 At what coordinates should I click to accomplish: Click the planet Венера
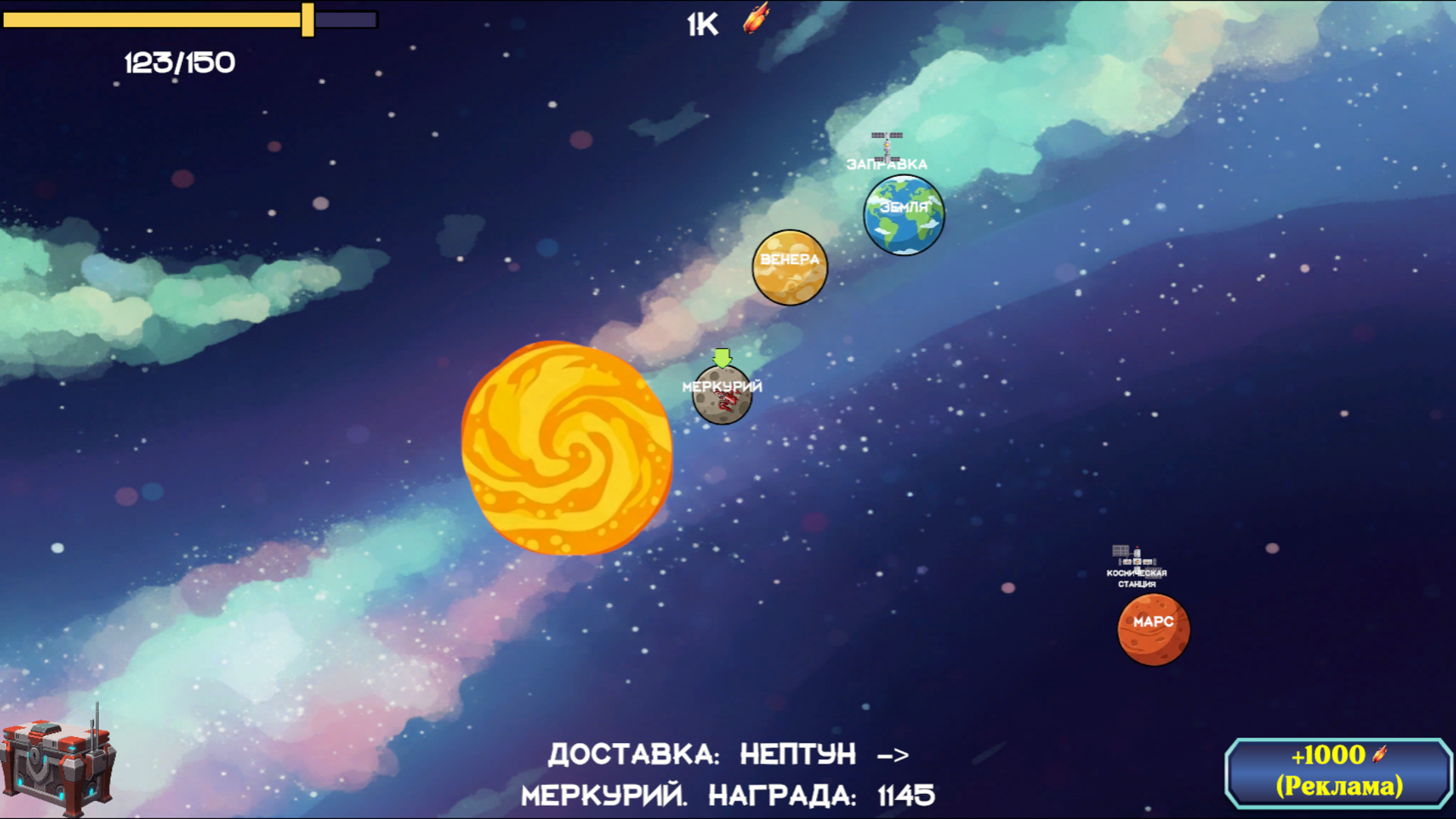tap(789, 269)
